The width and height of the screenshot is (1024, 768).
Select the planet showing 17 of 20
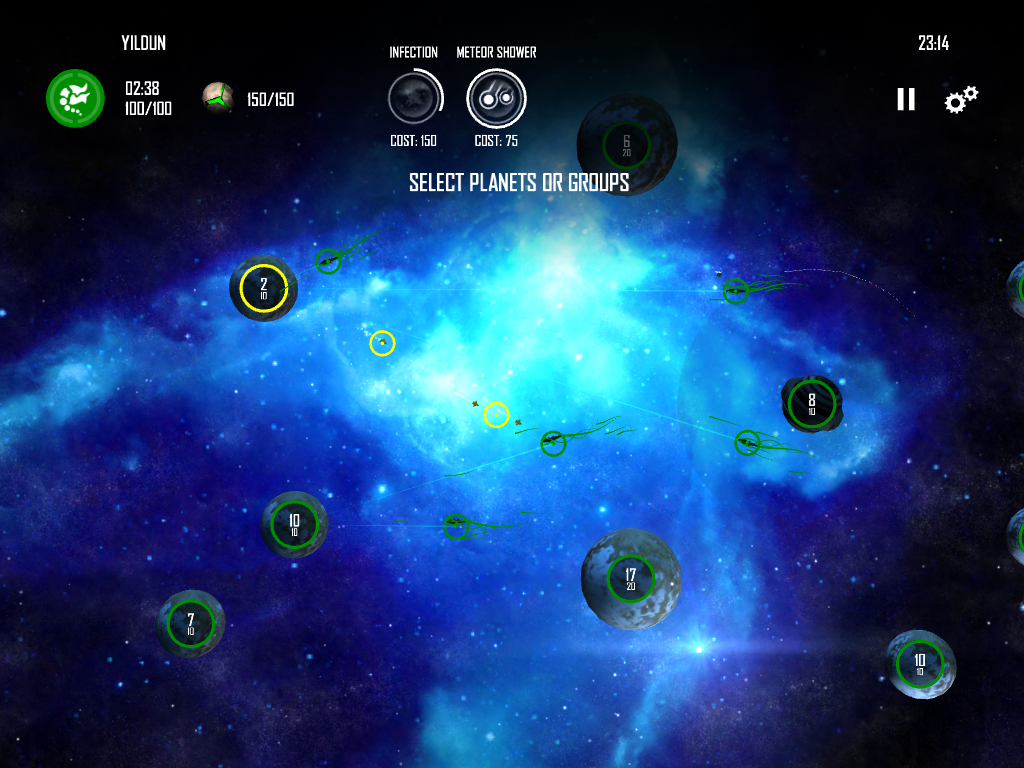(630, 578)
